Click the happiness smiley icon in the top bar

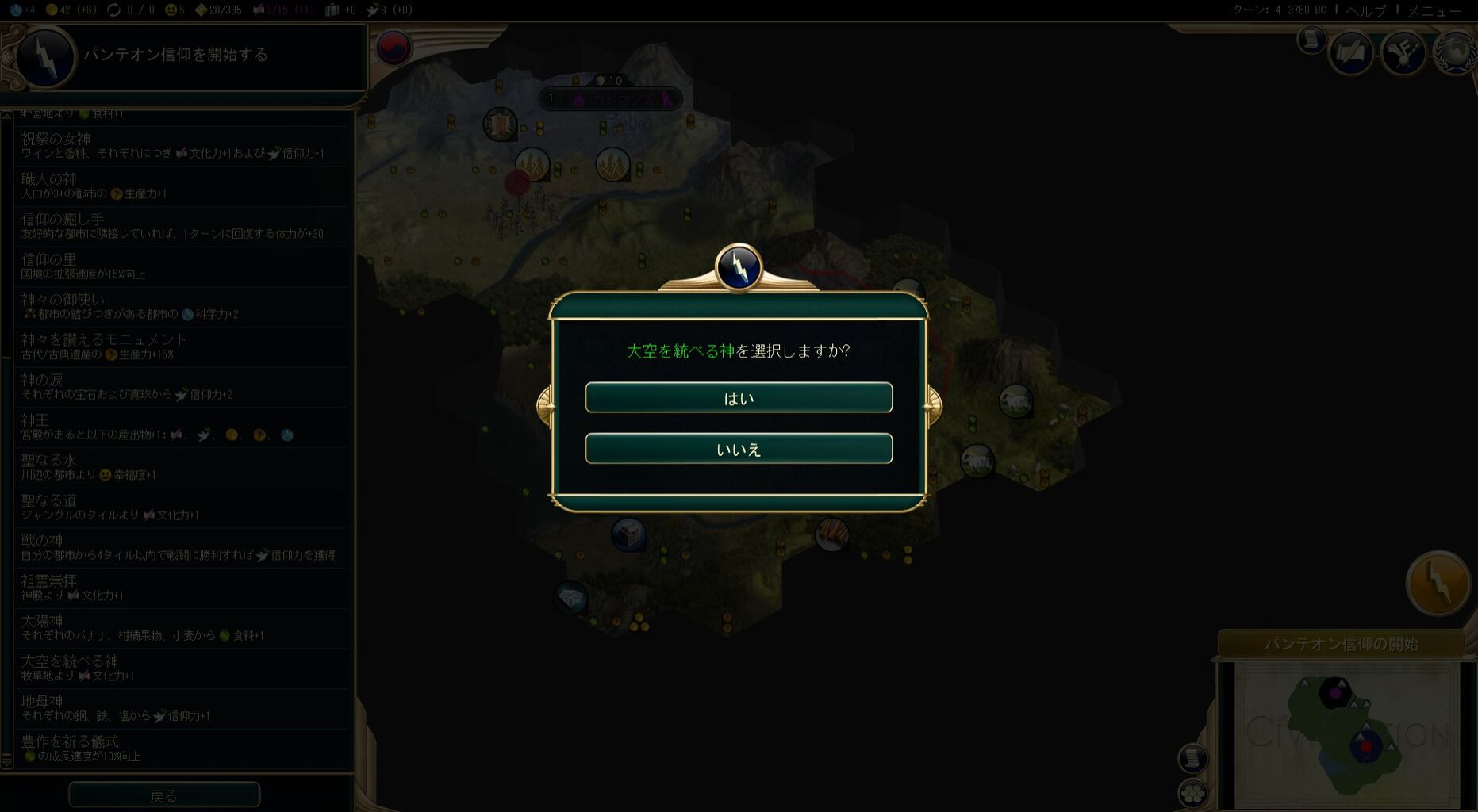pyautogui.click(x=173, y=10)
